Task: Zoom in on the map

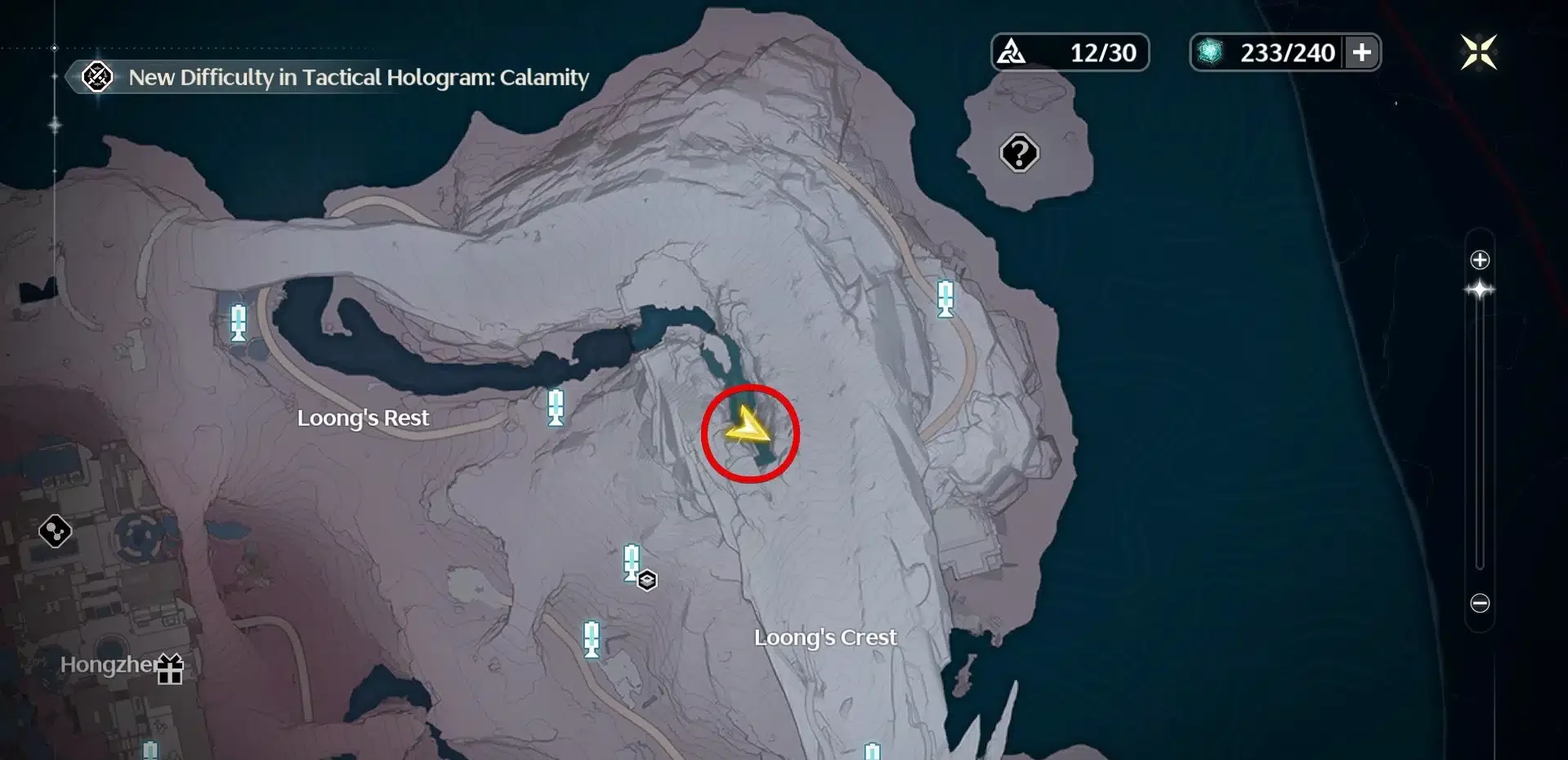Action: 1480,260
